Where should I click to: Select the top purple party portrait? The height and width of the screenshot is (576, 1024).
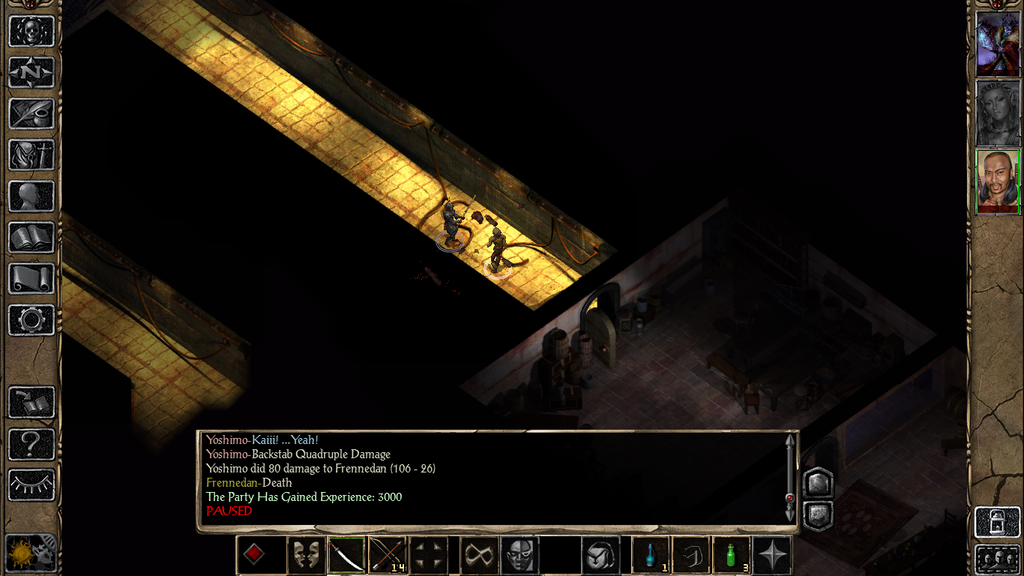pyautogui.click(x=997, y=44)
